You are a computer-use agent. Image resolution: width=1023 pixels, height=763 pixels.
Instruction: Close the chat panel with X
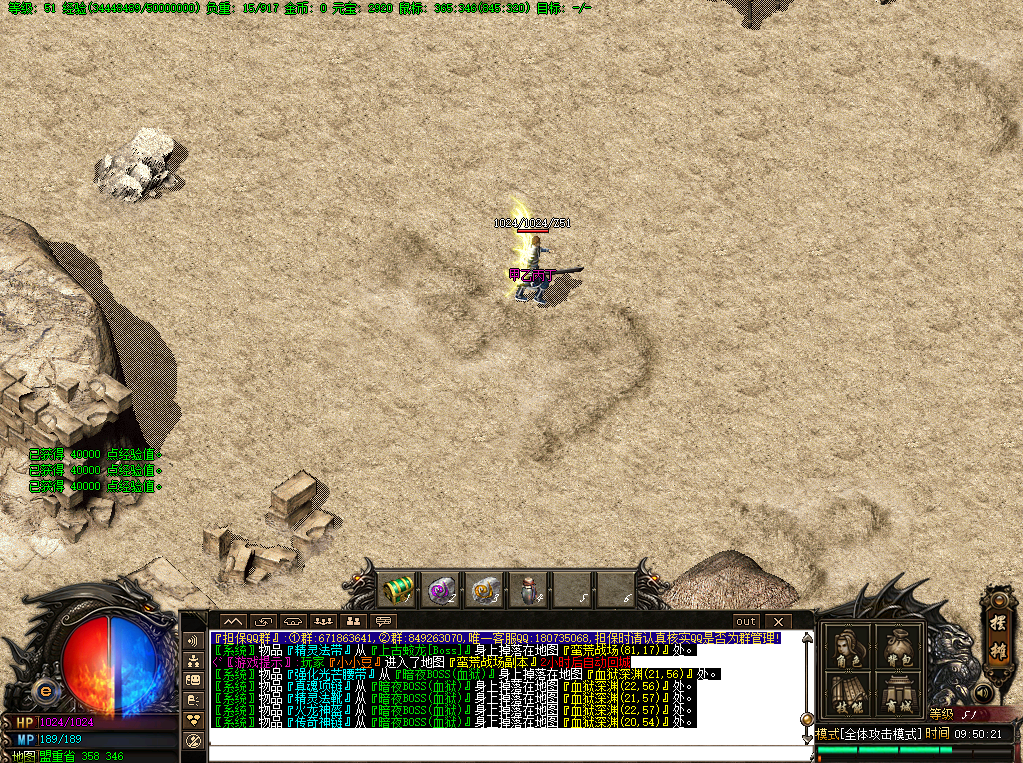777,621
